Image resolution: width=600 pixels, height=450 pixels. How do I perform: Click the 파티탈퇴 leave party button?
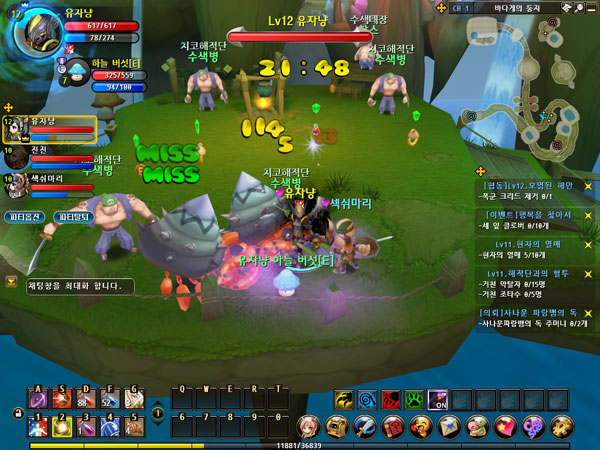tap(73, 216)
